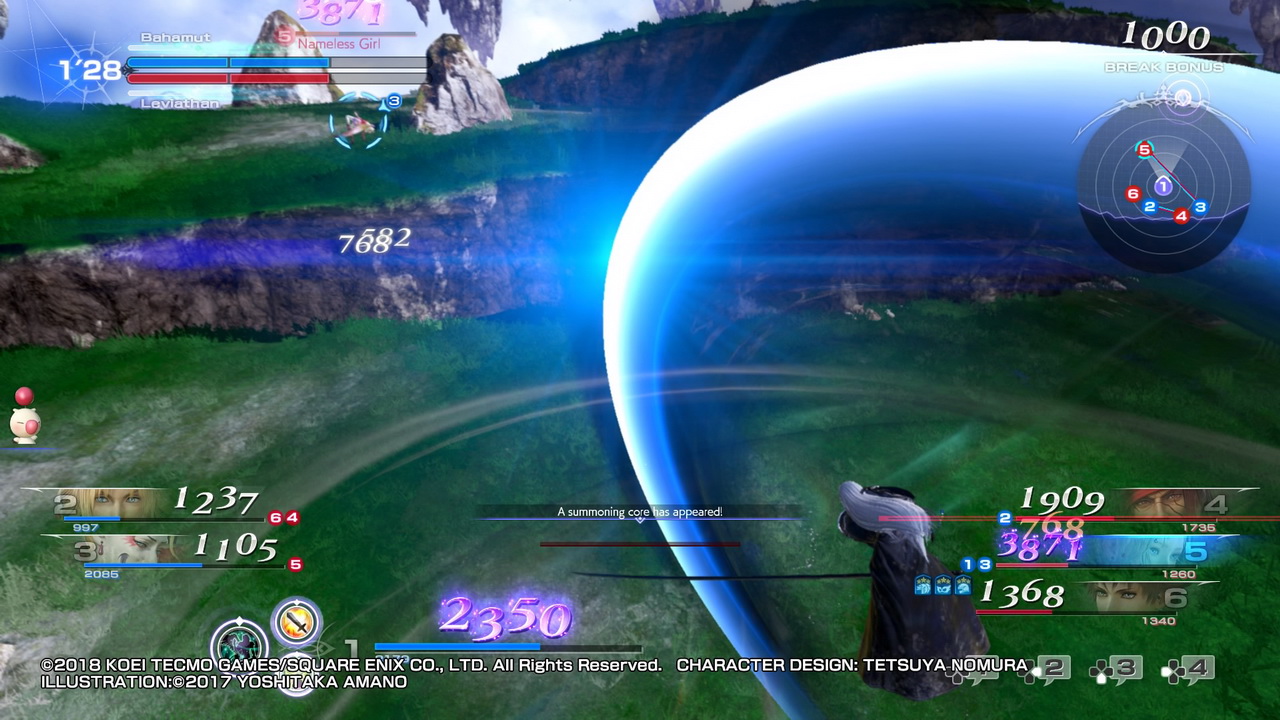Select the Nameless Girl target label
This screenshot has height=720, width=1280.
click(338, 43)
